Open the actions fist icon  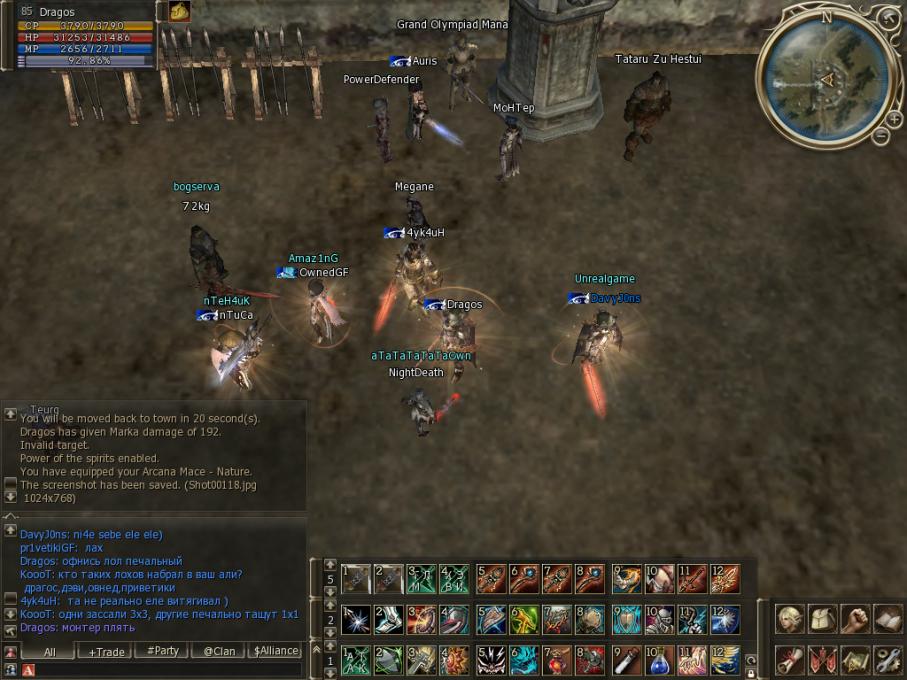[x=855, y=619]
